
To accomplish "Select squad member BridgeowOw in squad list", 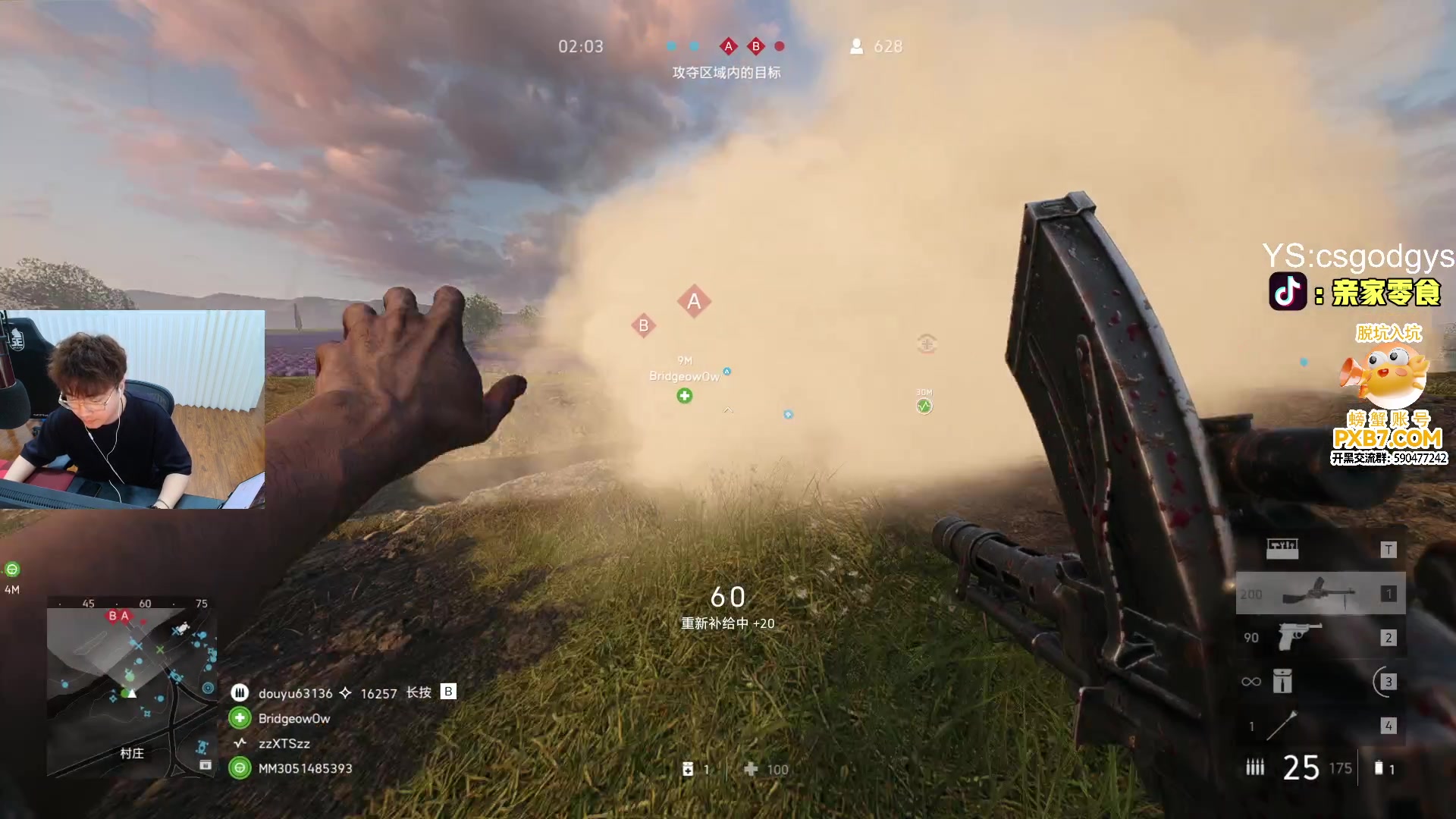I will coord(294,718).
